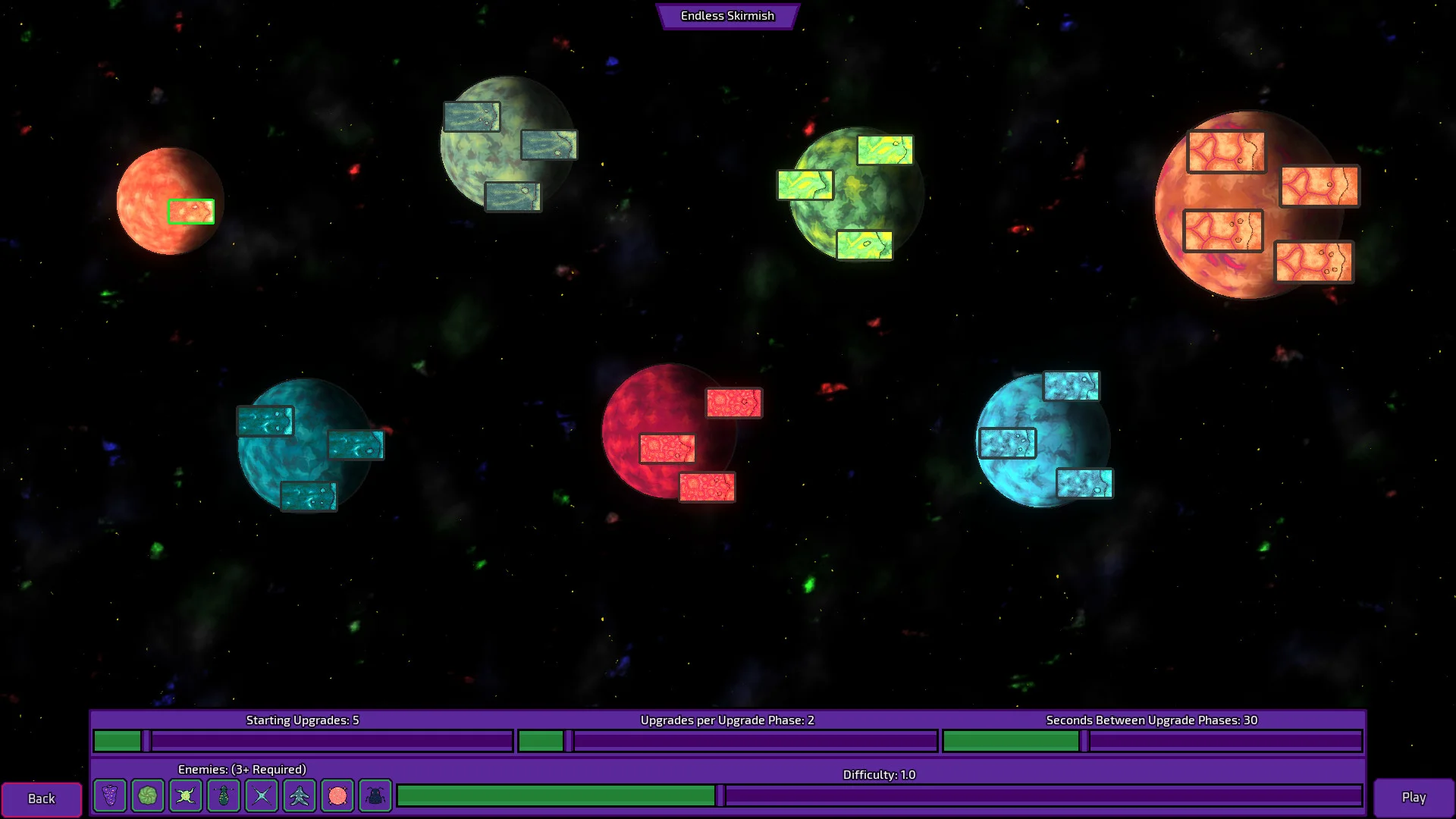Hit the Play button to start

click(1414, 797)
